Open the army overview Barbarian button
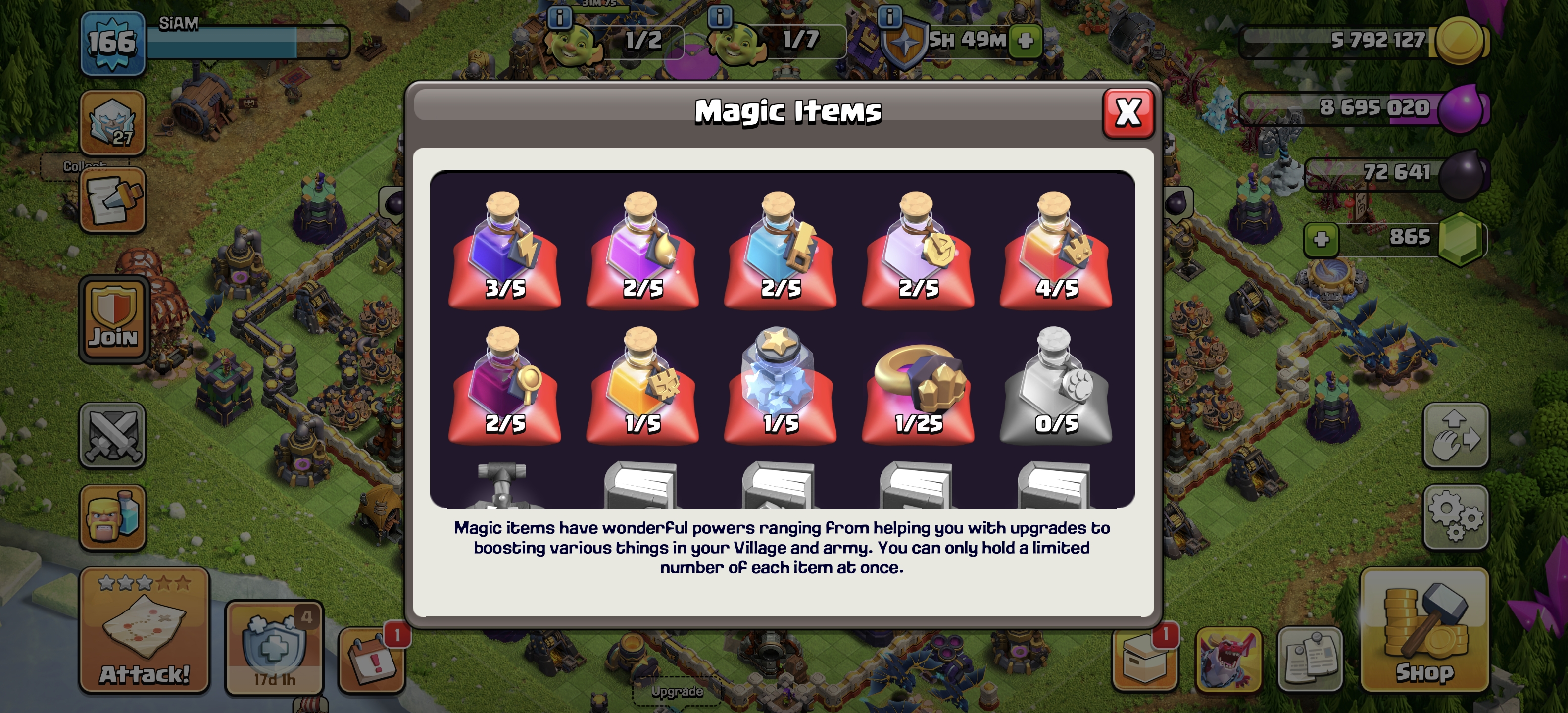This screenshot has height=713, width=1568. [x=113, y=517]
